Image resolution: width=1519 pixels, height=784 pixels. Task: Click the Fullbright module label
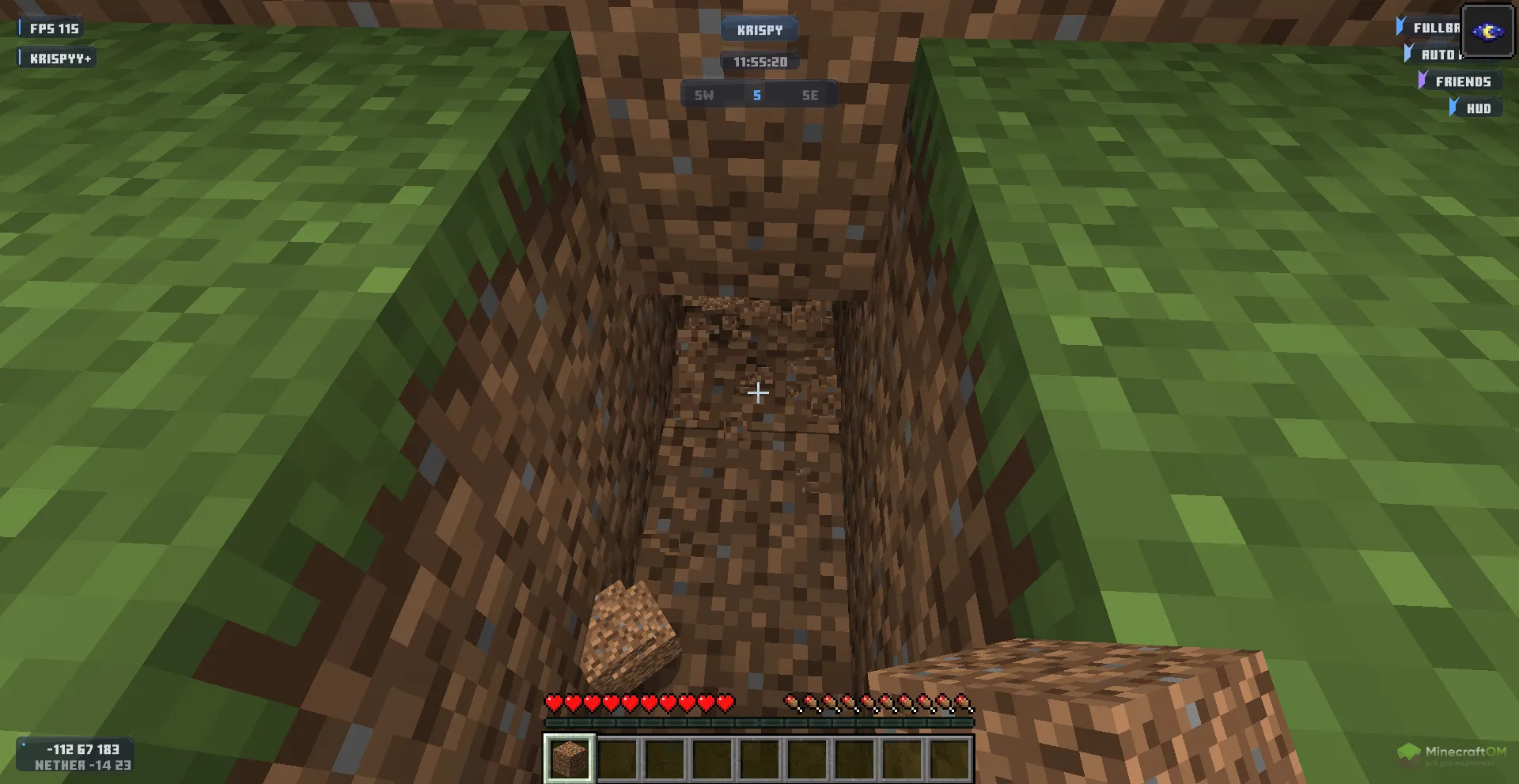click(x=1435, y=28)
